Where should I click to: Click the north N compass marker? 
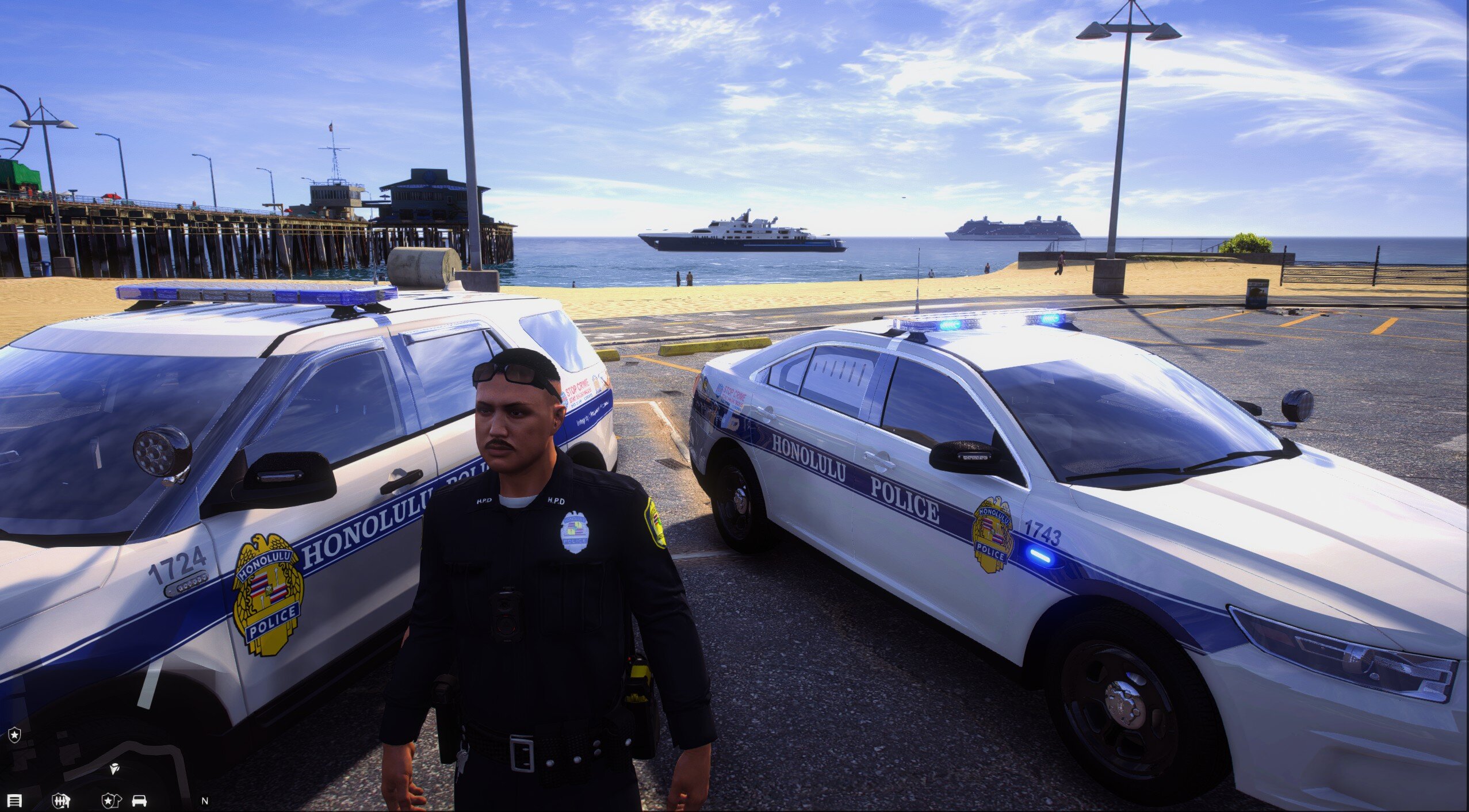click(x=205, y=800)
